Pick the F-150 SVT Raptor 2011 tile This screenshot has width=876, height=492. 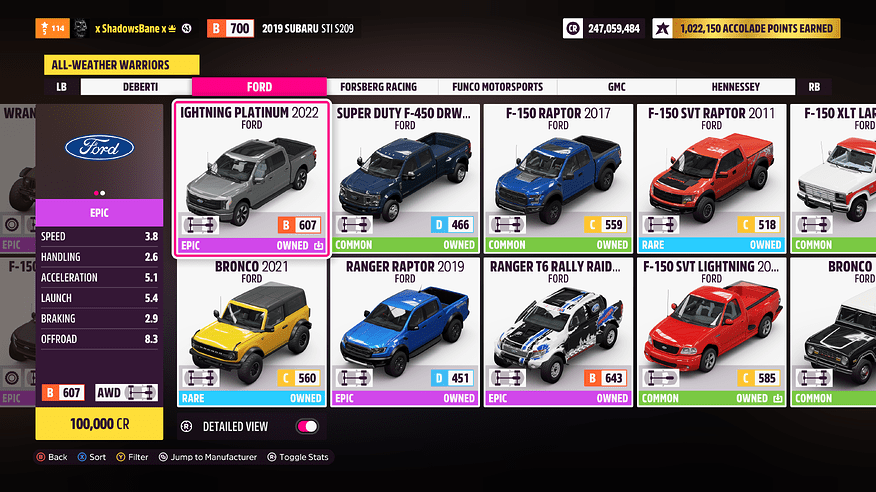click(x=711, y=178)
